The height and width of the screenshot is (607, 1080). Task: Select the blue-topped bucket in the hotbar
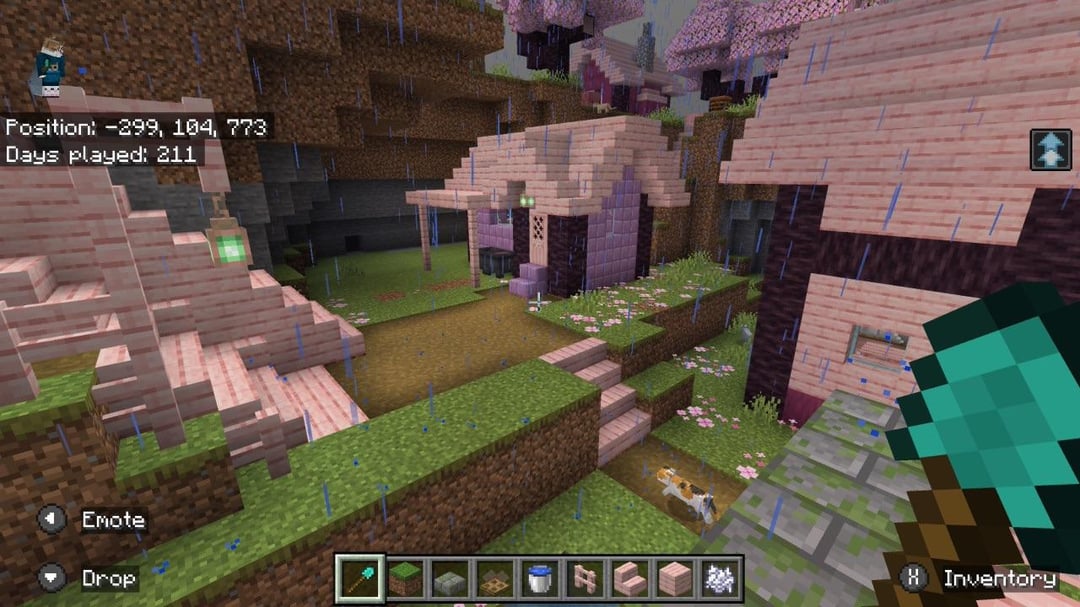[x=540, y=579]
